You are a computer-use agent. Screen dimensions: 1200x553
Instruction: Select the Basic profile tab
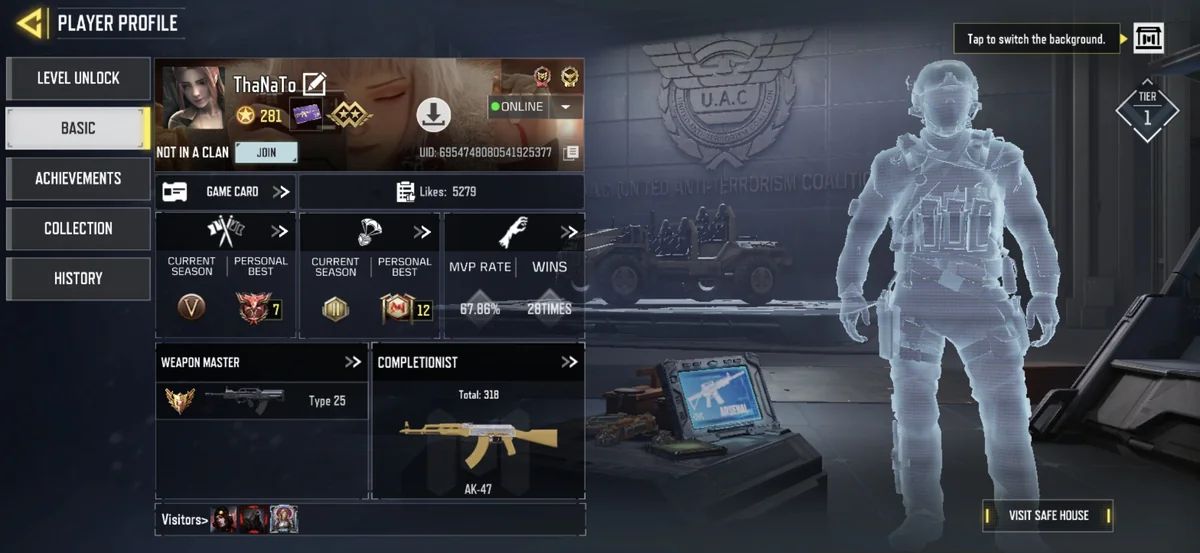pos(78,128)
